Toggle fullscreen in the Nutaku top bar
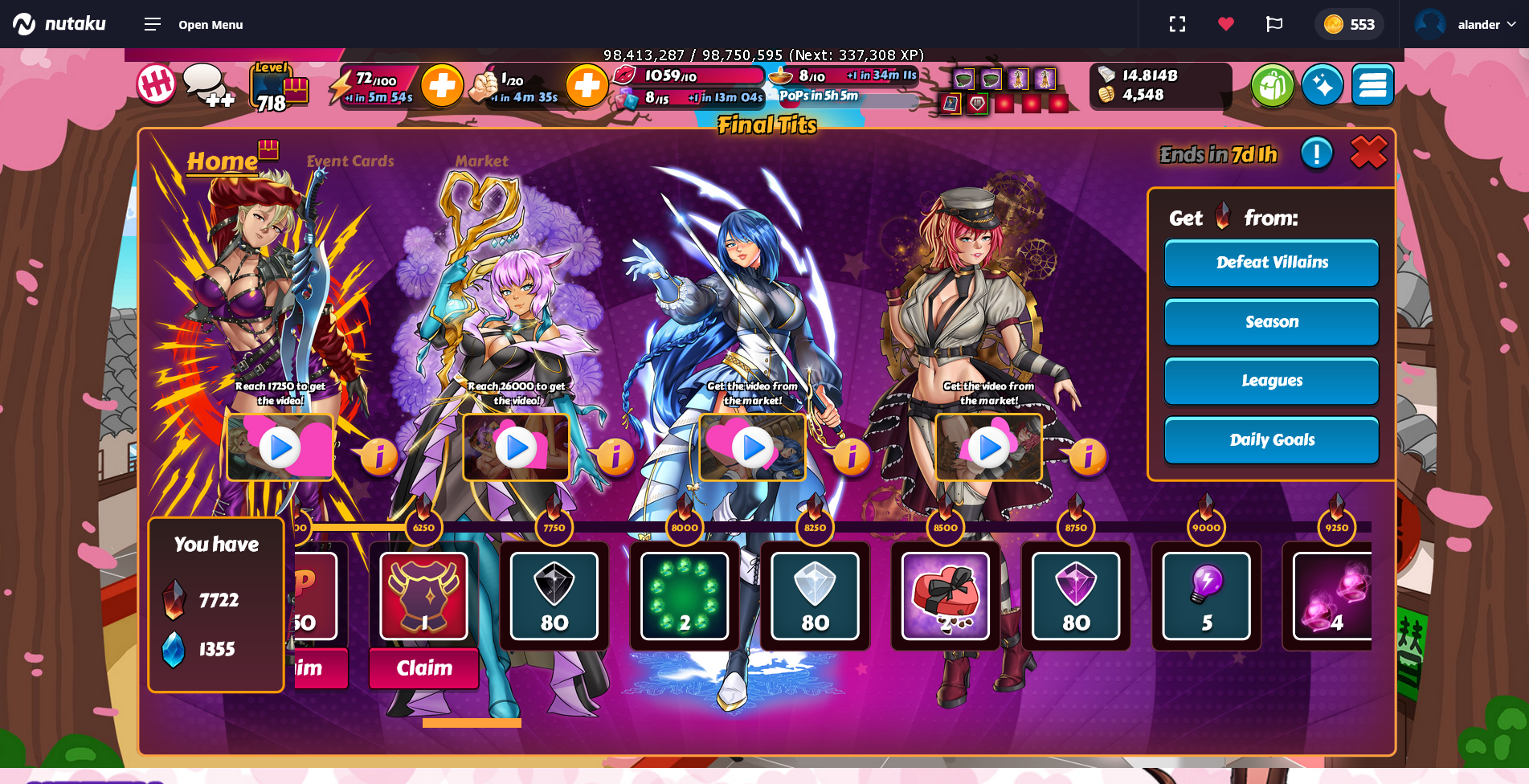This screenshot has height=784, width=1529. coord(1177,24)
